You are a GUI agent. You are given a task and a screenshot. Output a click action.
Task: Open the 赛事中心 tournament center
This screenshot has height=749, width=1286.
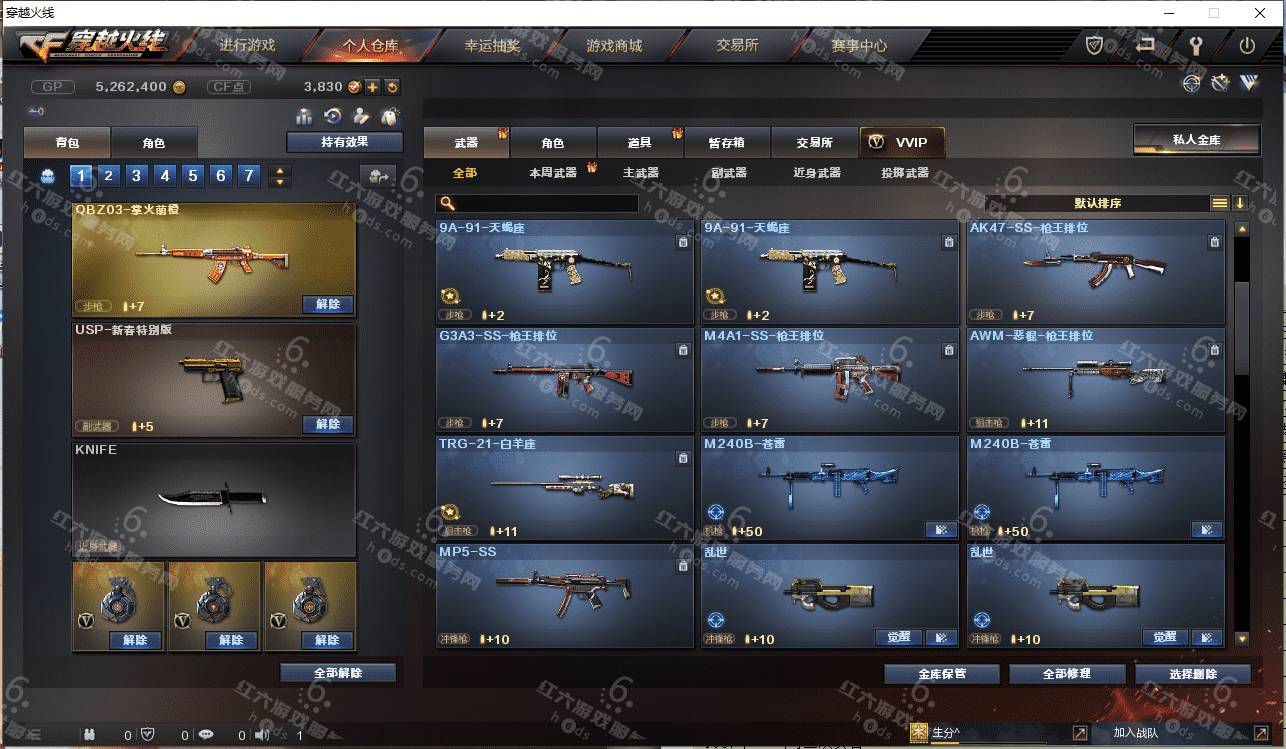(858, 45)
